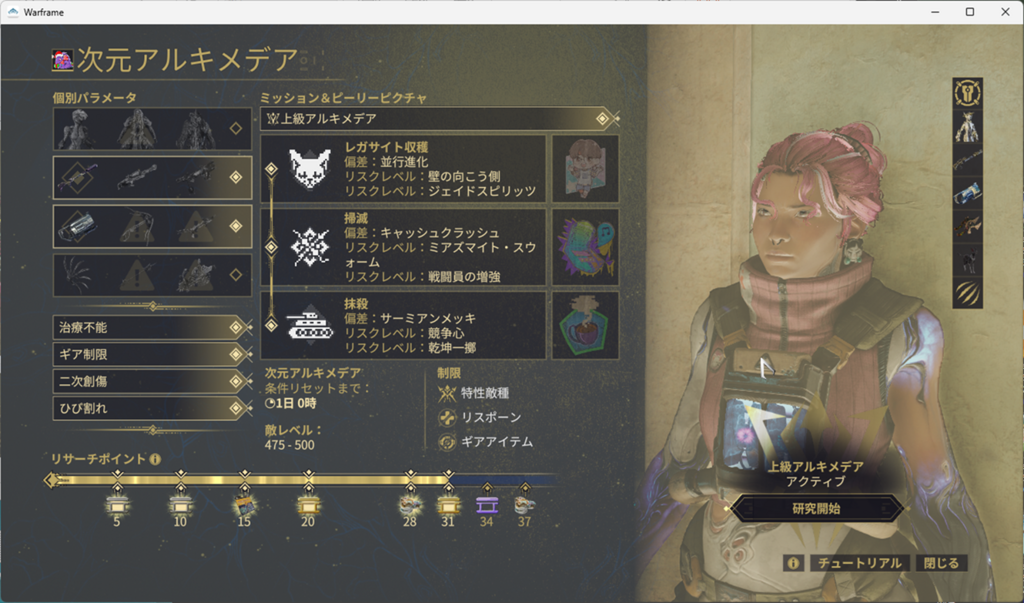Open the 上級アルキメデア dropdown header
1024x603 pixels.
(x=438, y=119)
